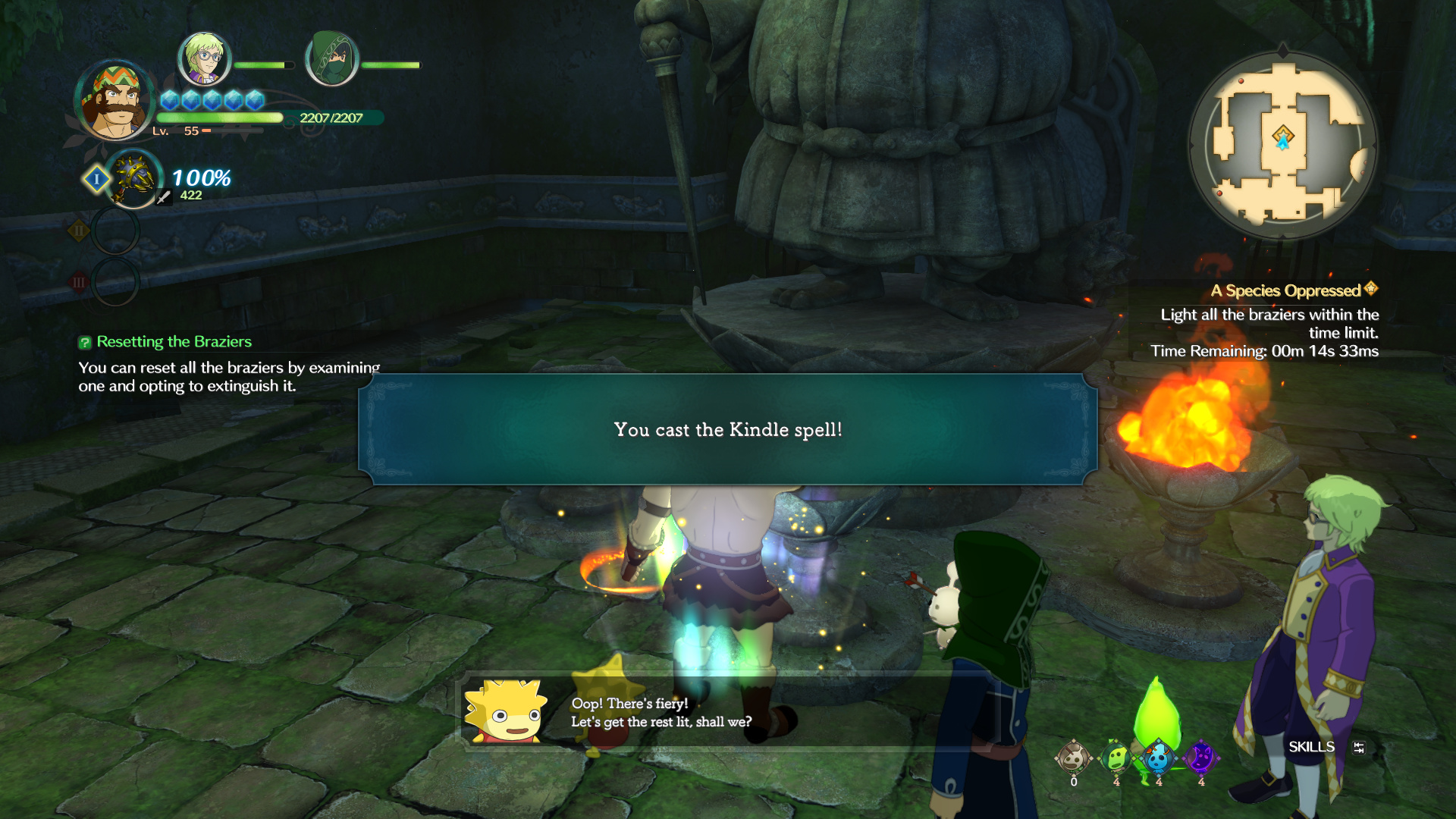1456x819 pixels.
Task: Choose the empty weapon slot II
Action: (x=115, y=231)
